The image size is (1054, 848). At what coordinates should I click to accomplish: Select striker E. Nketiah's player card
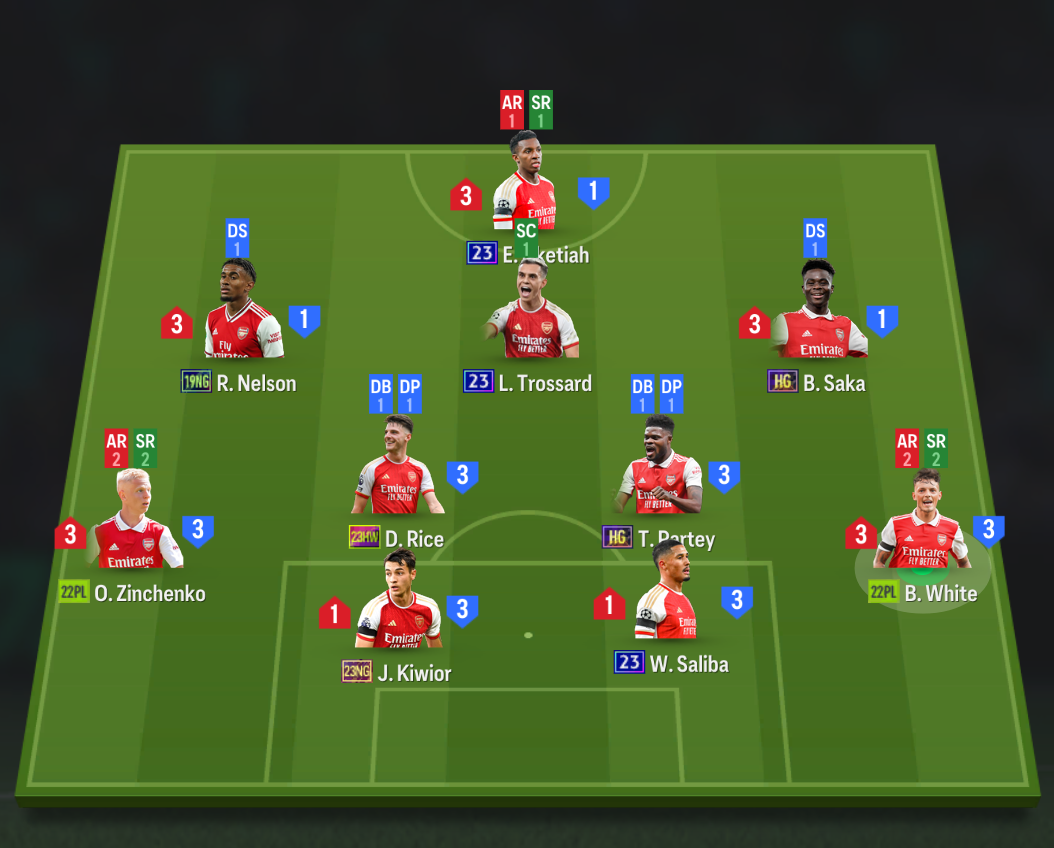coord(524,190)
